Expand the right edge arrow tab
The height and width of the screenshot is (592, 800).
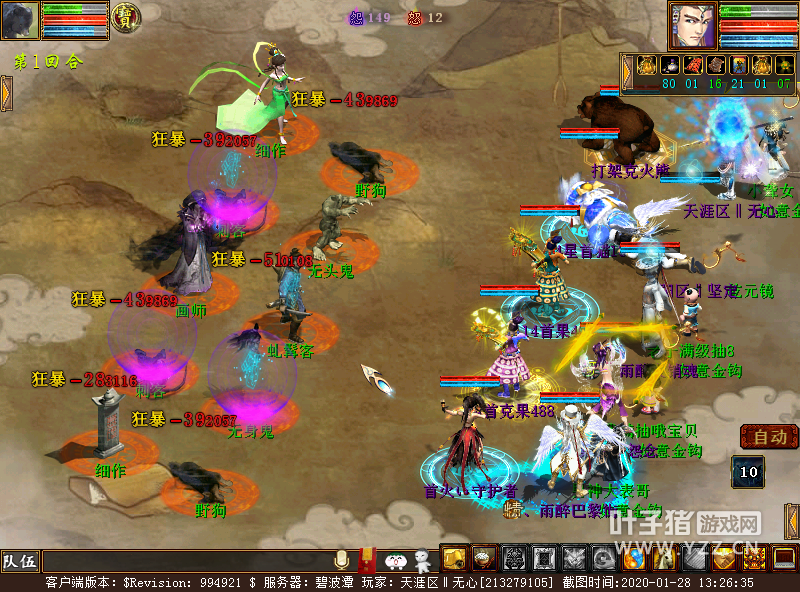pos(793,520)
